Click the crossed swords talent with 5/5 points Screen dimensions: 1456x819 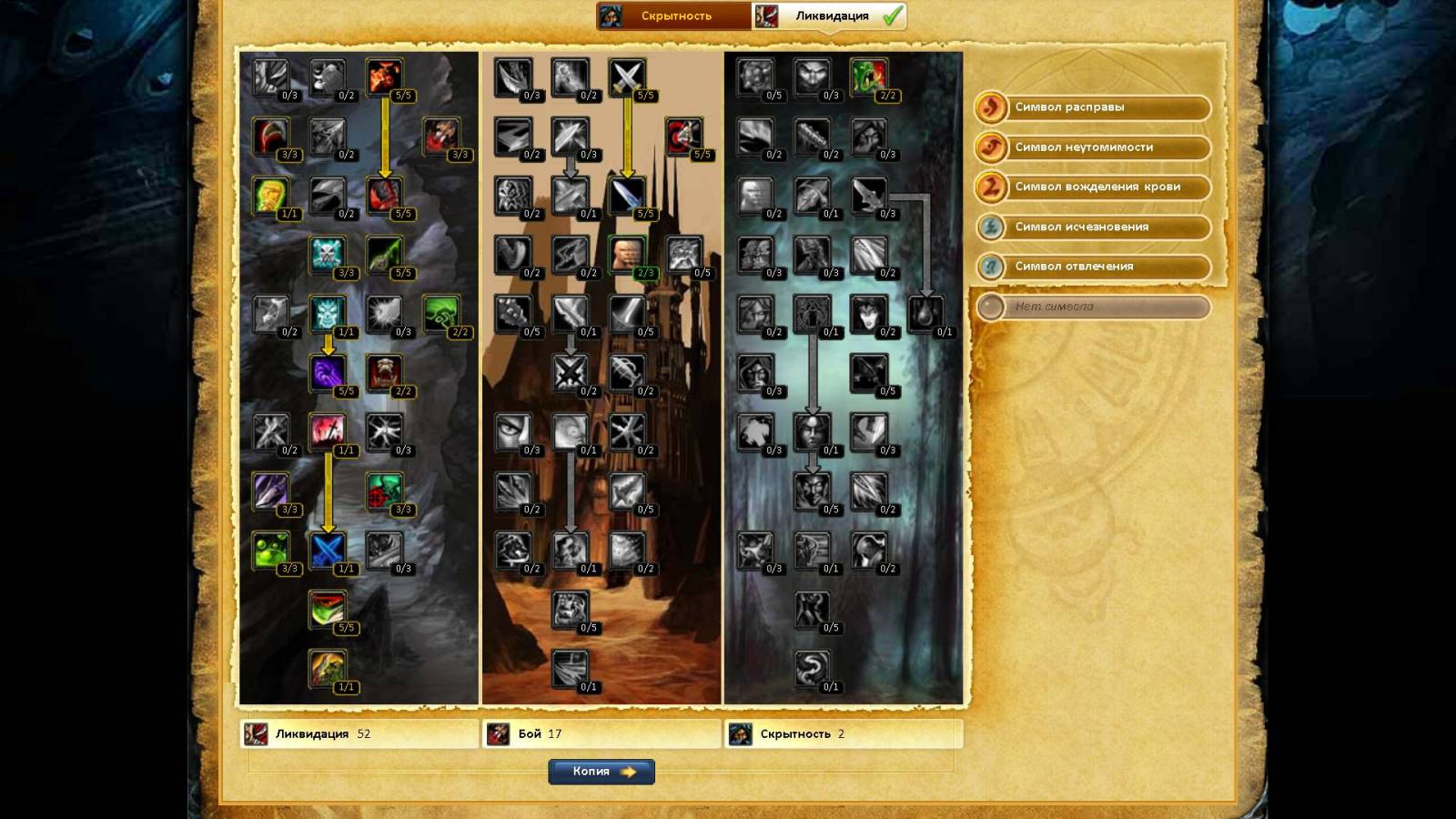point(626,76)
